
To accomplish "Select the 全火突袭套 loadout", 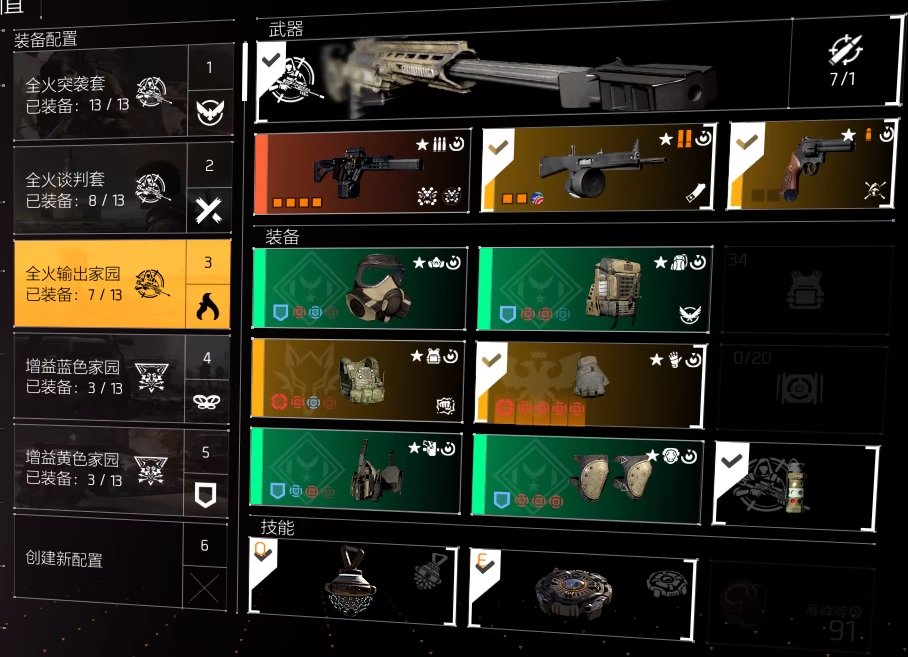I will (100, 91).
